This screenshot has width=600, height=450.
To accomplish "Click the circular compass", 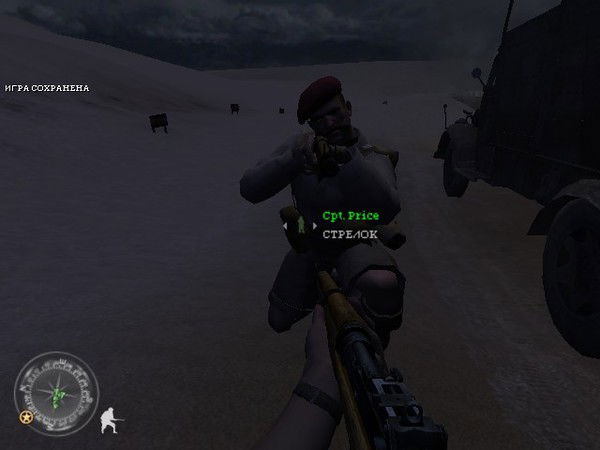I will (56, 394).
